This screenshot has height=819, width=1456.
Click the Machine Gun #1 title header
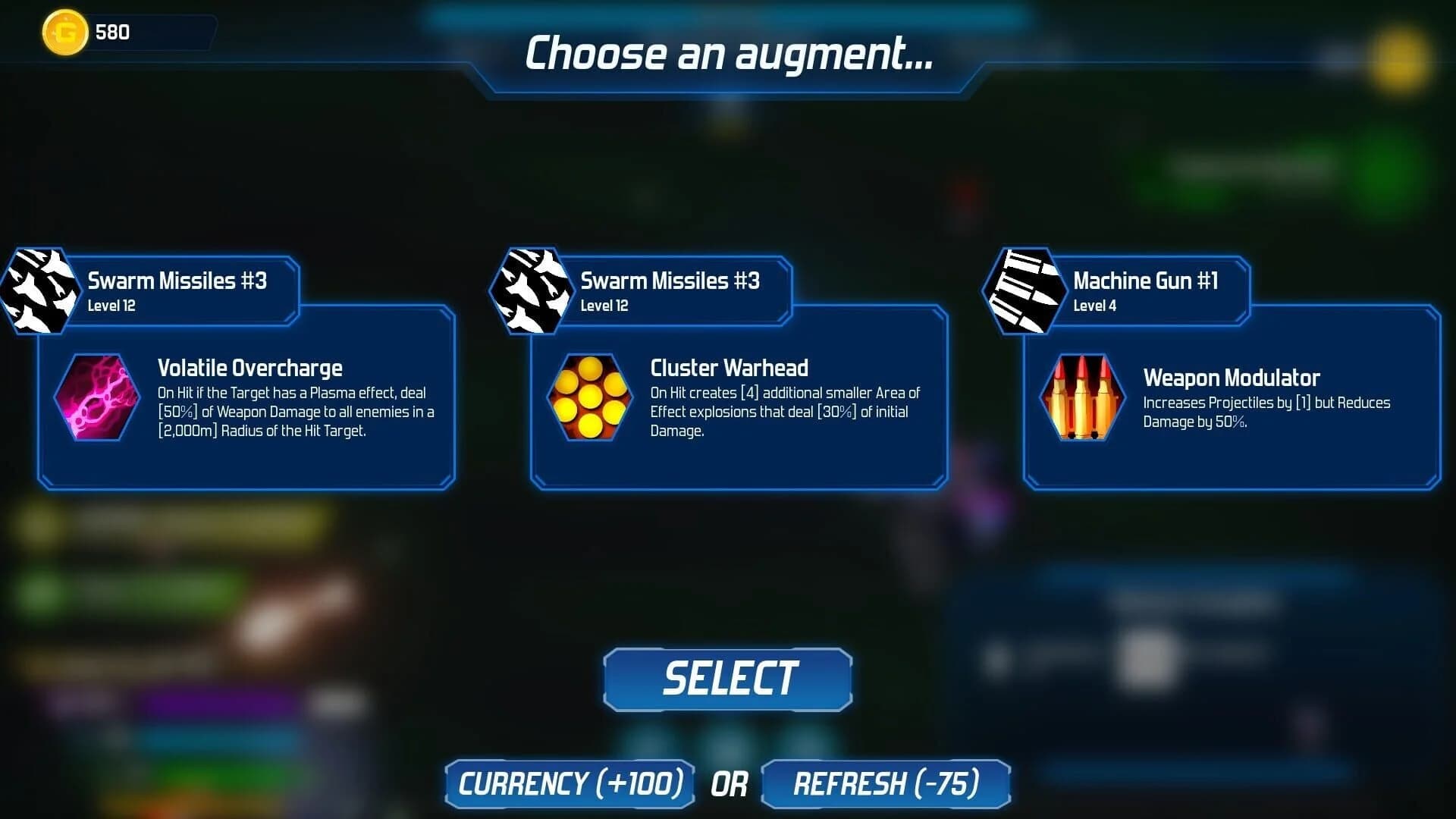coord(1146,281)
